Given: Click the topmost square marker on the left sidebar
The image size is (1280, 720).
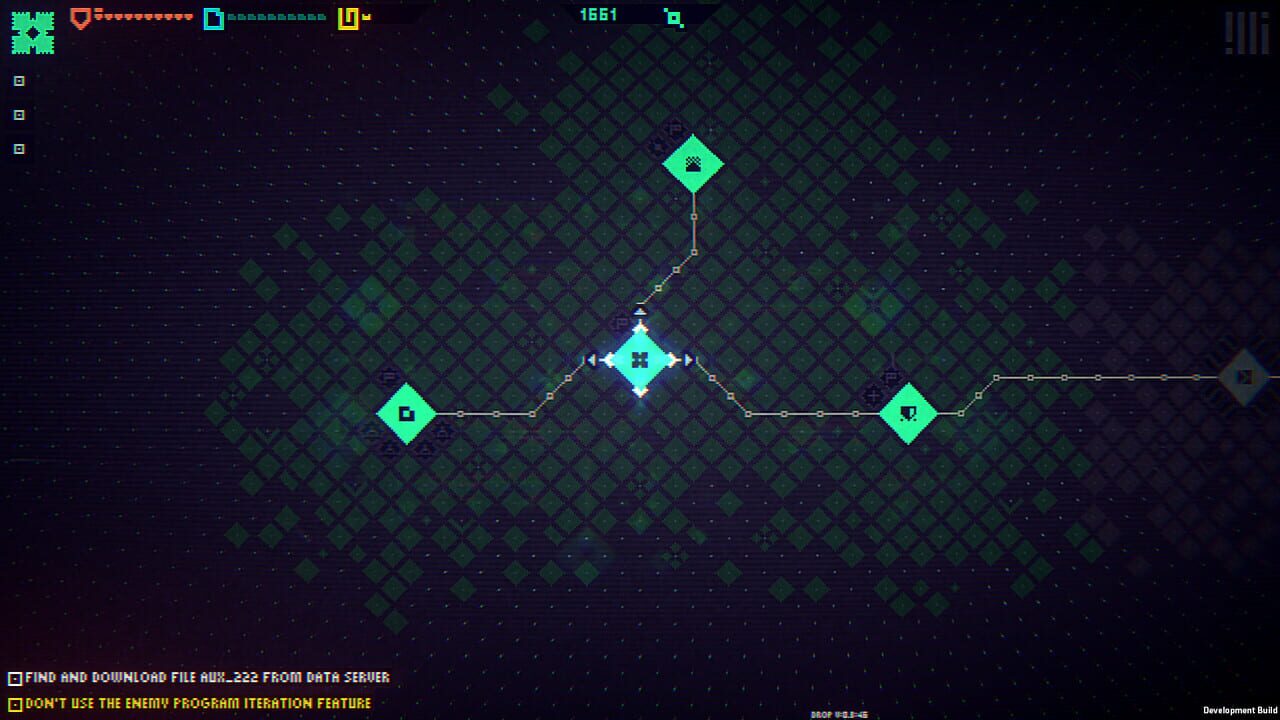Looking at the screenshot, I should pos(17,81).
